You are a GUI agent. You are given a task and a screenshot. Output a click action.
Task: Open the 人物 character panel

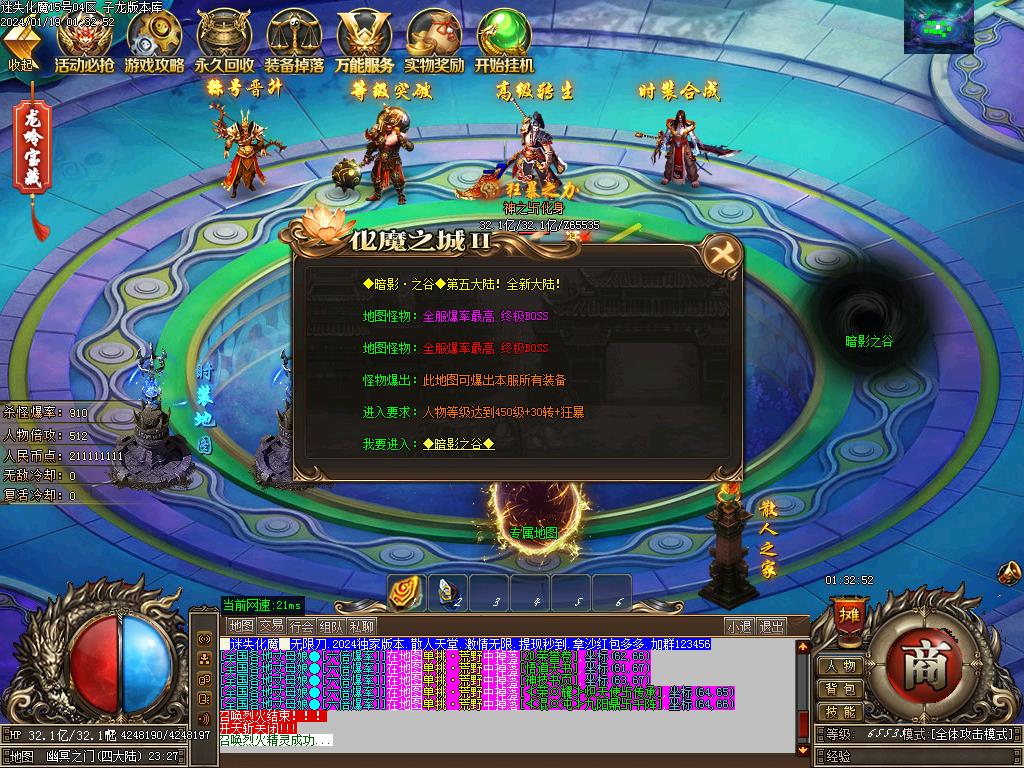click(x=839, y=666)
